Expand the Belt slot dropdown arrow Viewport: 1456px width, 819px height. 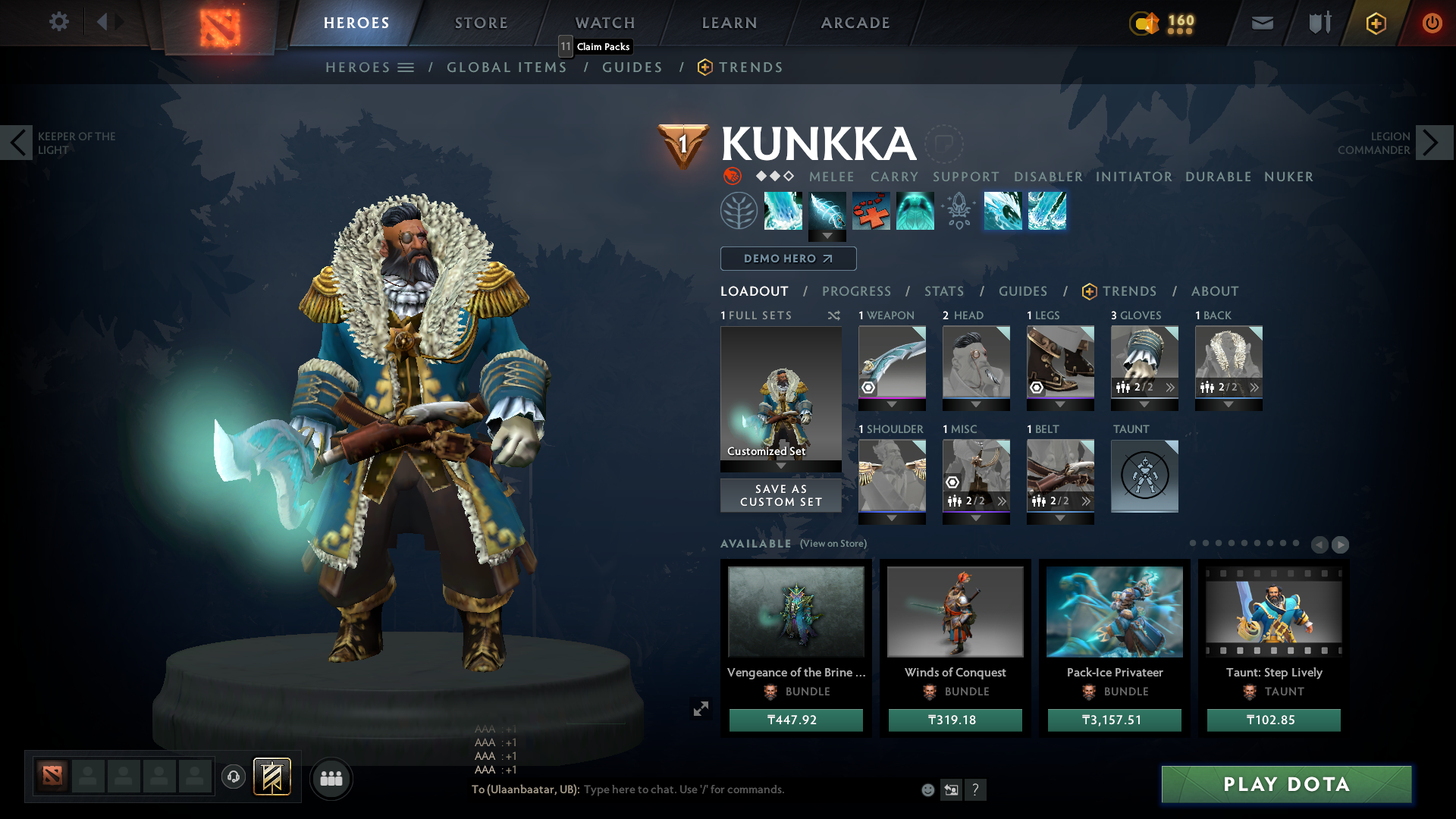tap(1060, 518)
